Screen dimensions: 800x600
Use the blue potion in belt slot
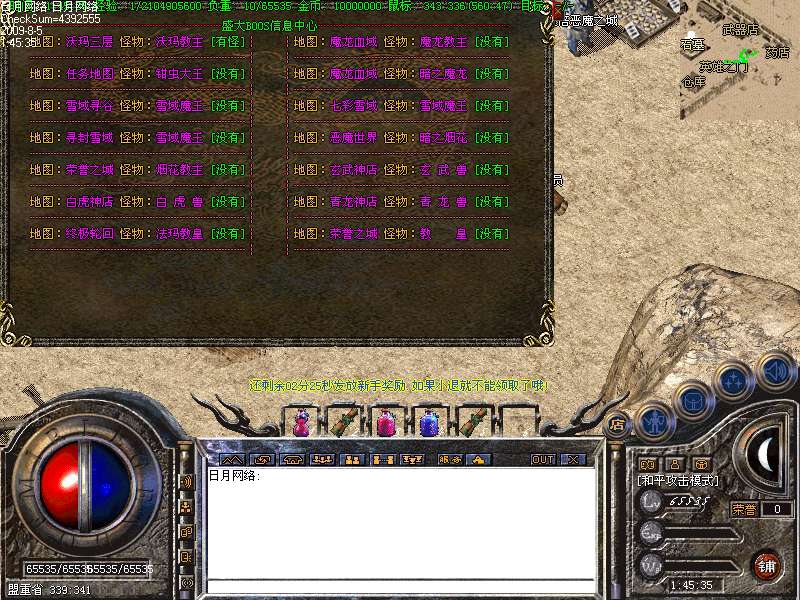pyautogui.click(x=429, y=424)
